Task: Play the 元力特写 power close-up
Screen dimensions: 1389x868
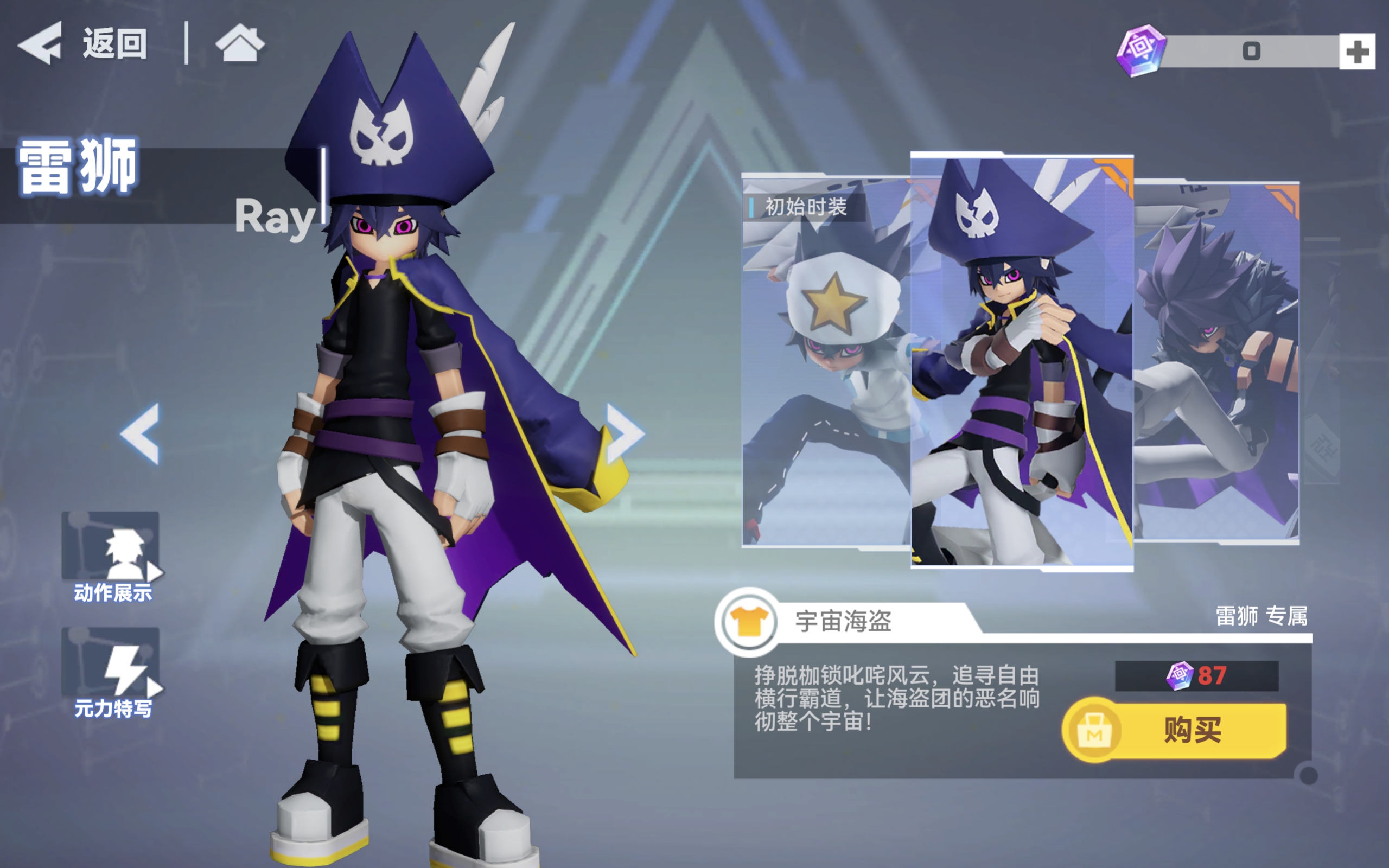Action: (111, 672)
